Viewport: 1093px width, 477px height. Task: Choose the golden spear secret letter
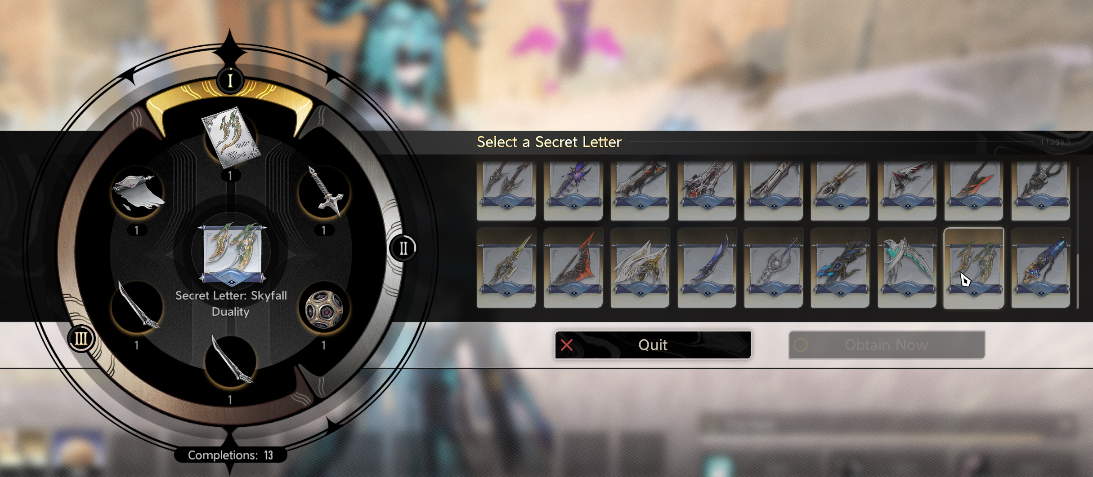coord(507,267)
